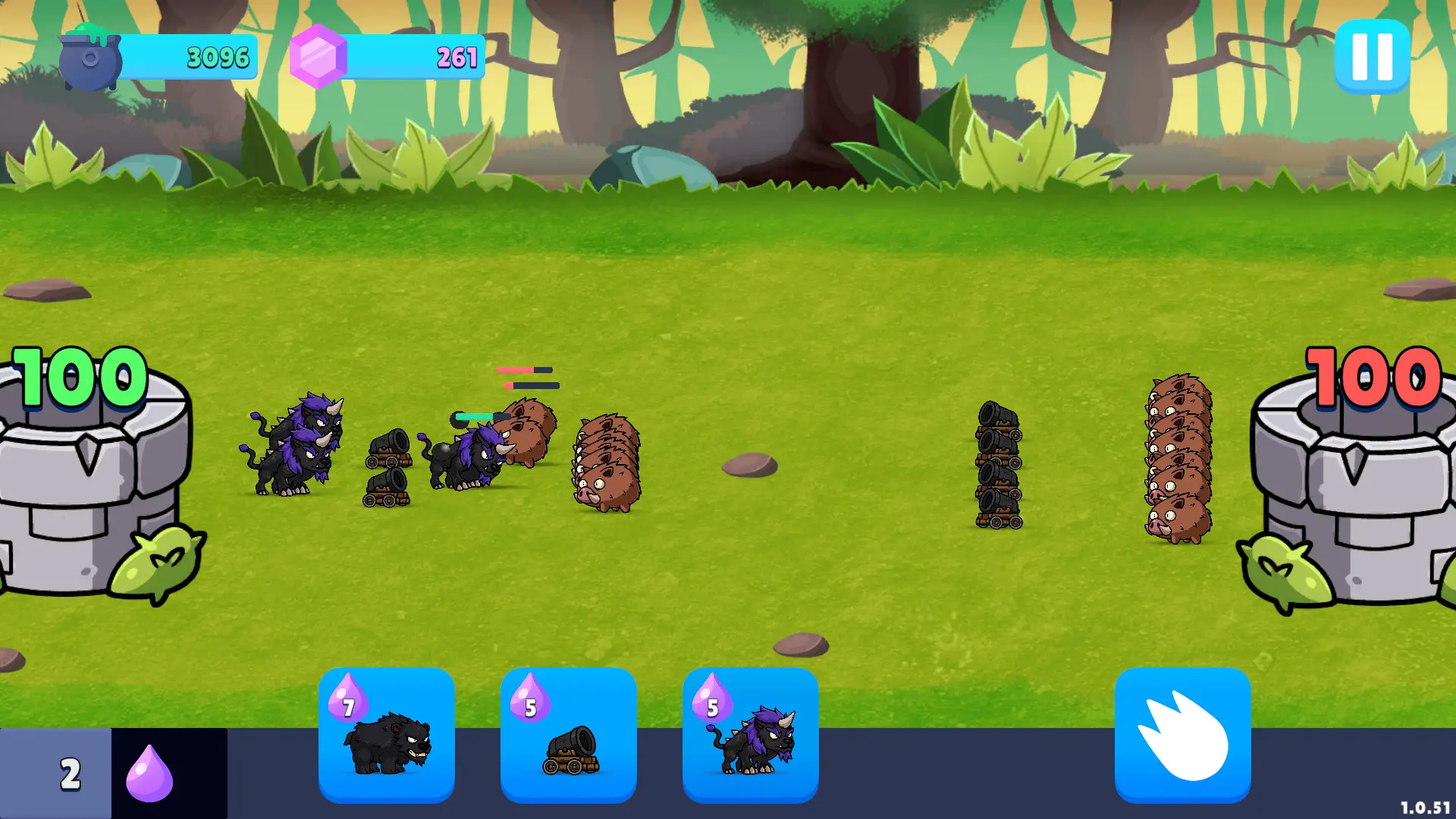The width and height of the screenshot is (1456, 819).
Task: Summon the black bear unit card
Action: (387, 734)
